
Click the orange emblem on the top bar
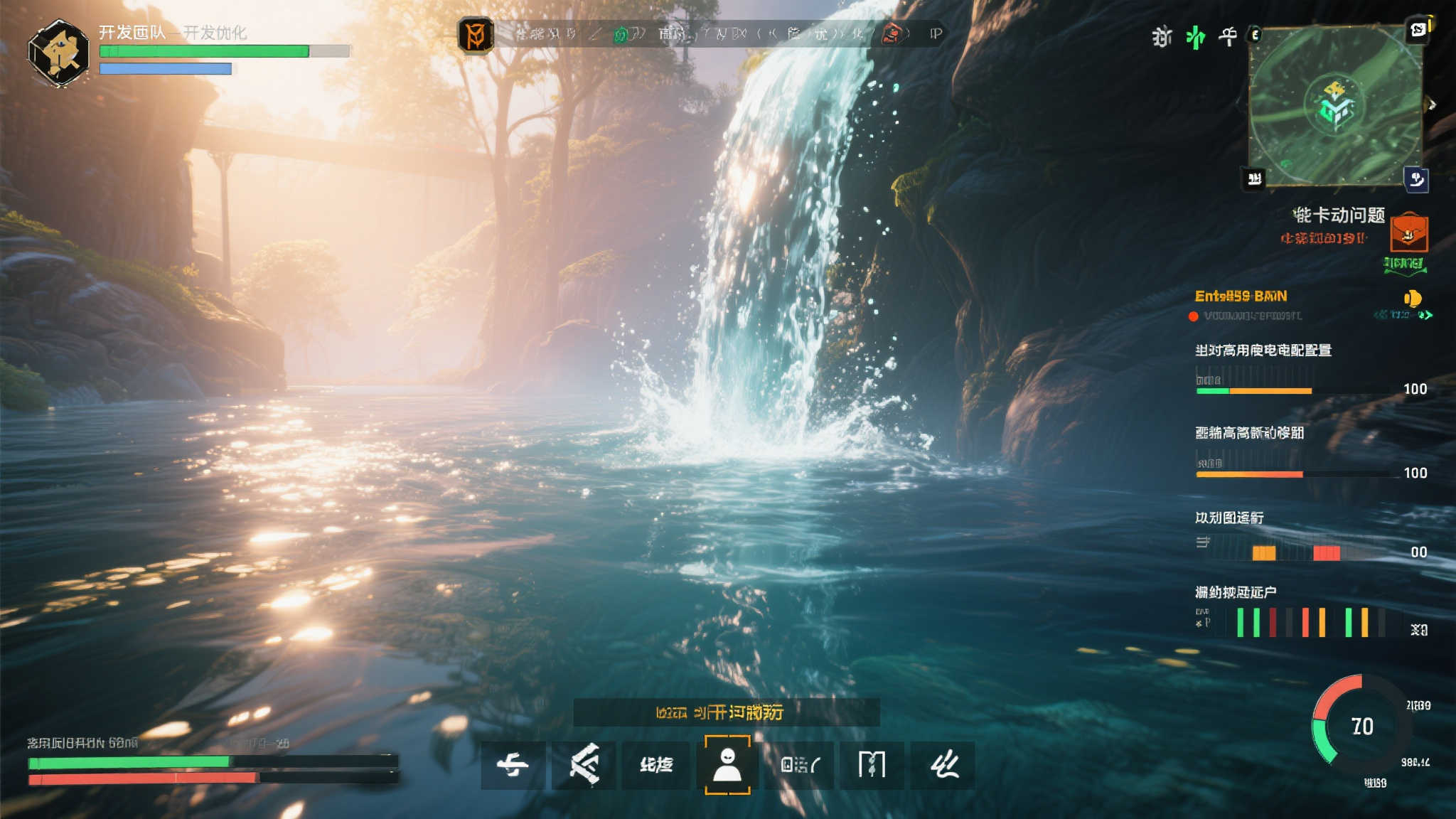[476, 35]
